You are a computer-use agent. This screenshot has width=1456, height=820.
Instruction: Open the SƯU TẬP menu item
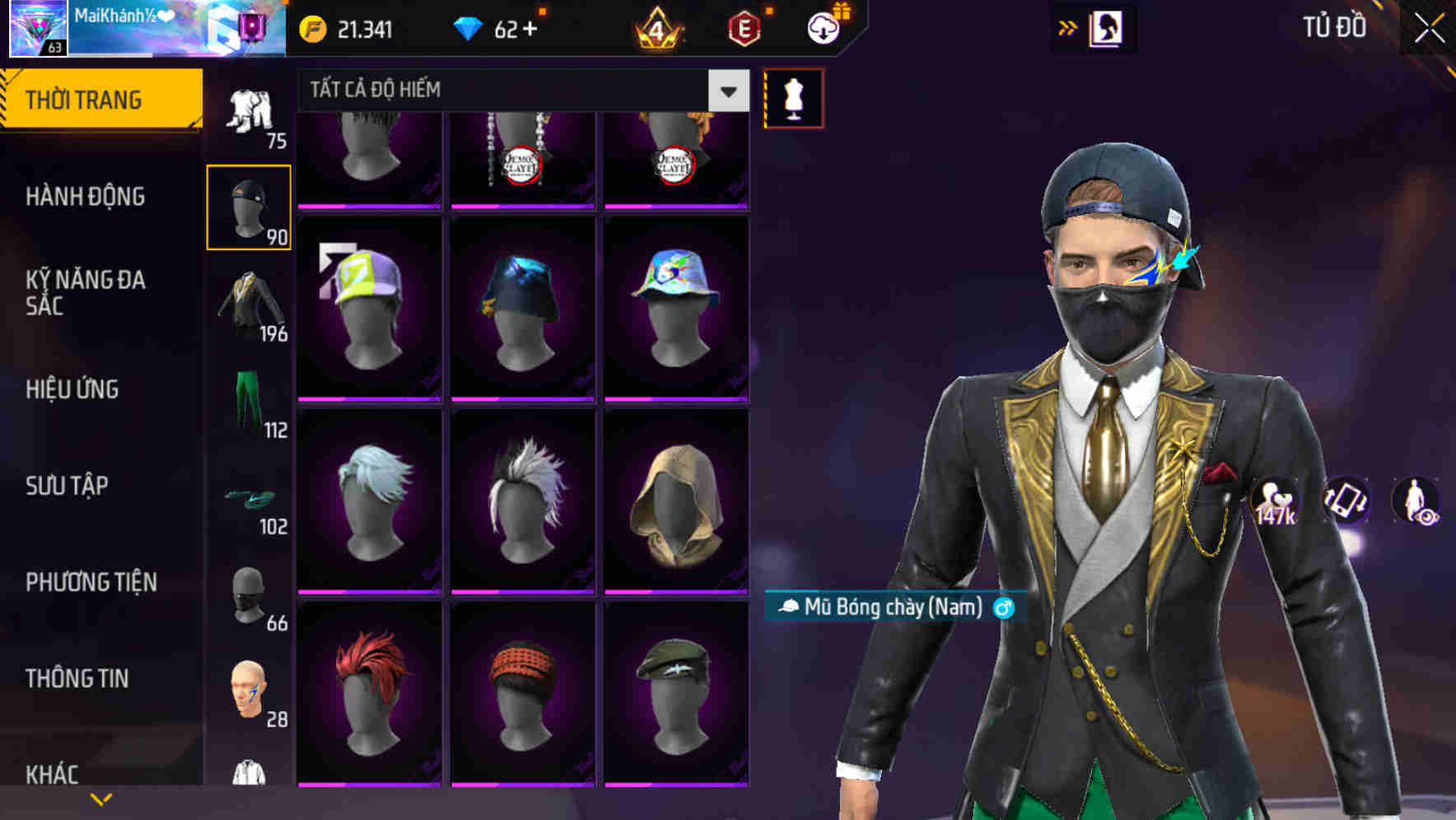click(x=69, y=486)
